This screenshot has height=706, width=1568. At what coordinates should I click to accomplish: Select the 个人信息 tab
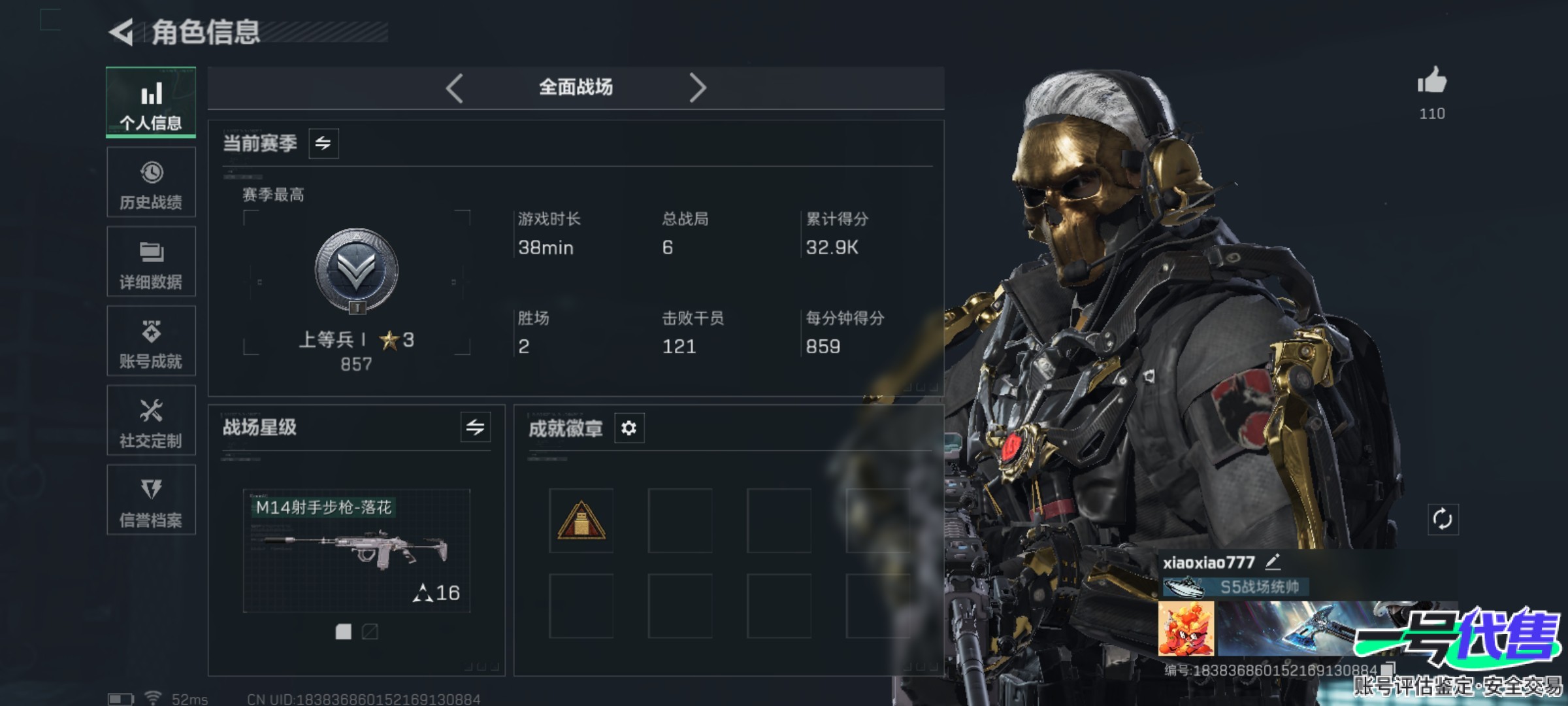pyautogui.click(x=151, y=103)
